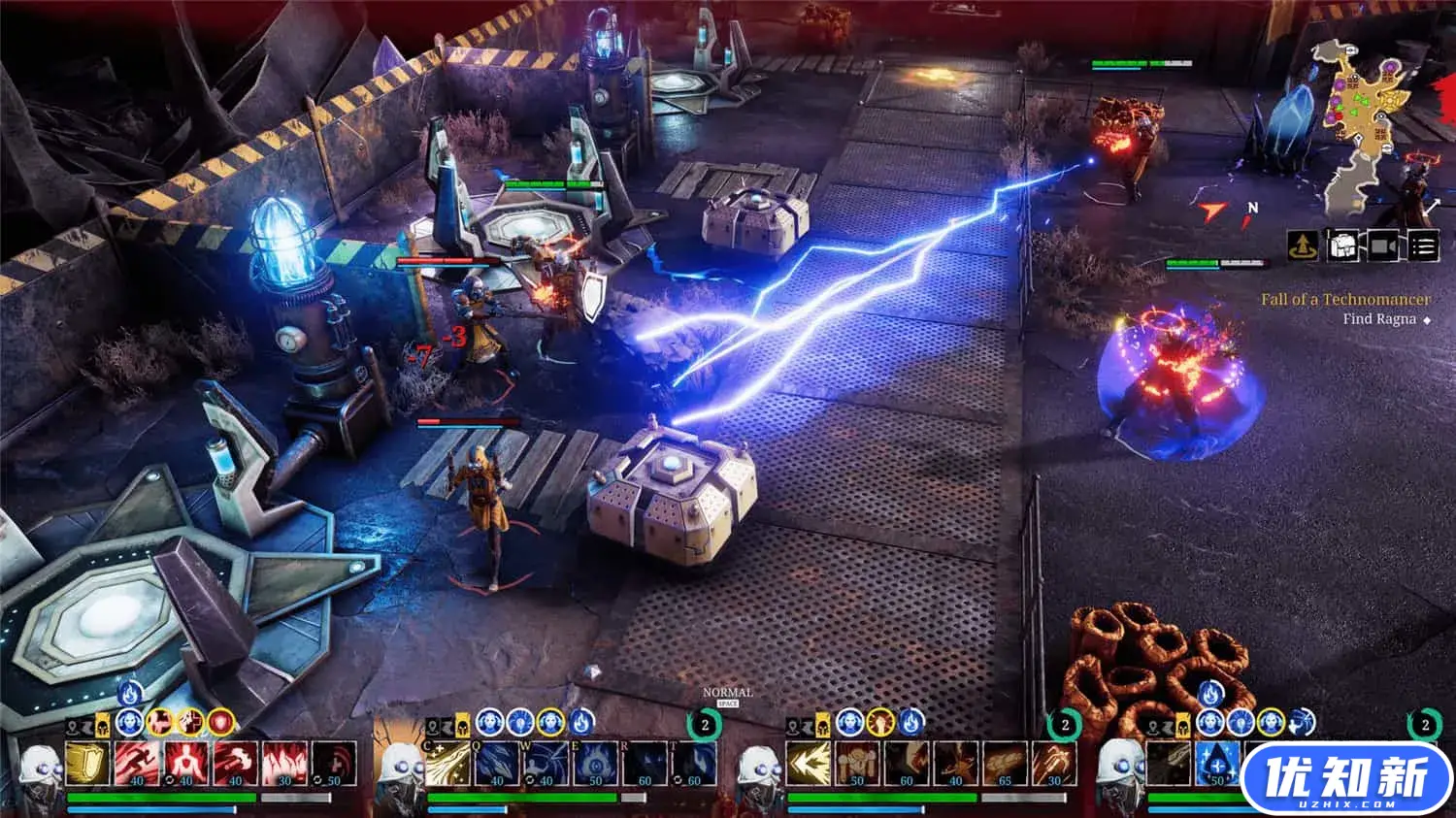
Task: Click the gold level-up arrow icon
Action: [1303, 245]
